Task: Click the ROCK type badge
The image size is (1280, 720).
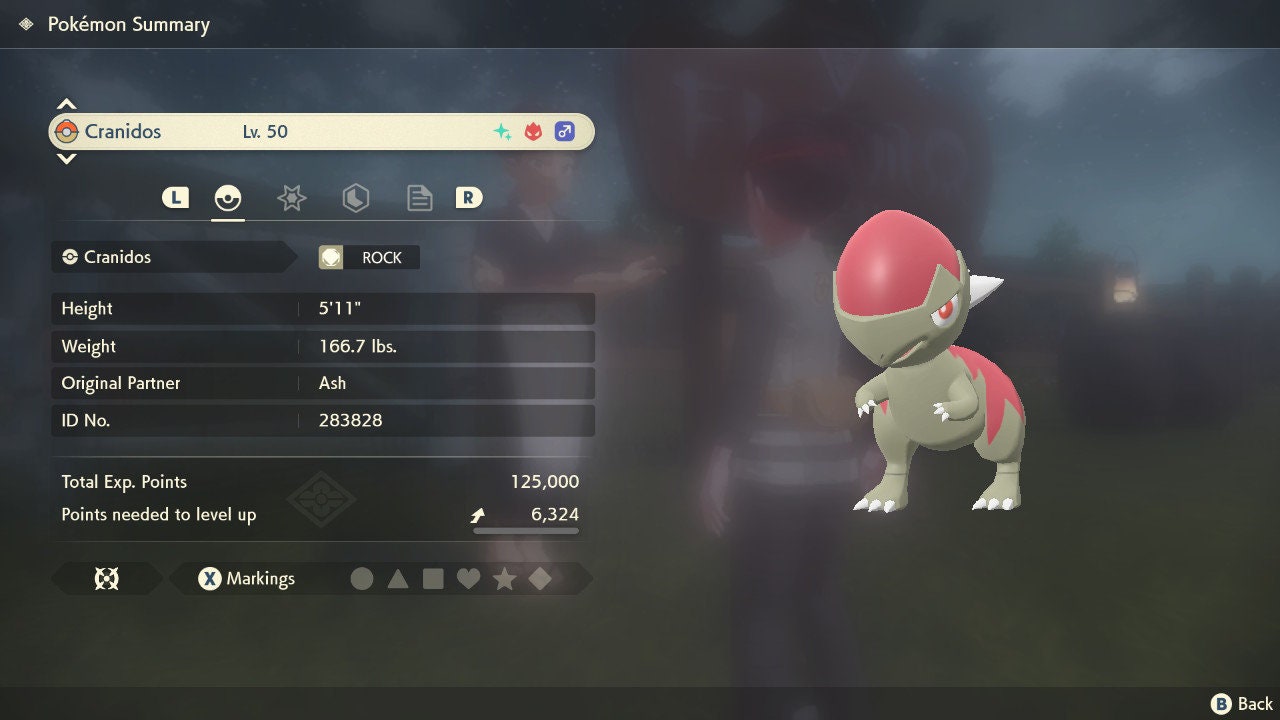Action: pos(369,257)
